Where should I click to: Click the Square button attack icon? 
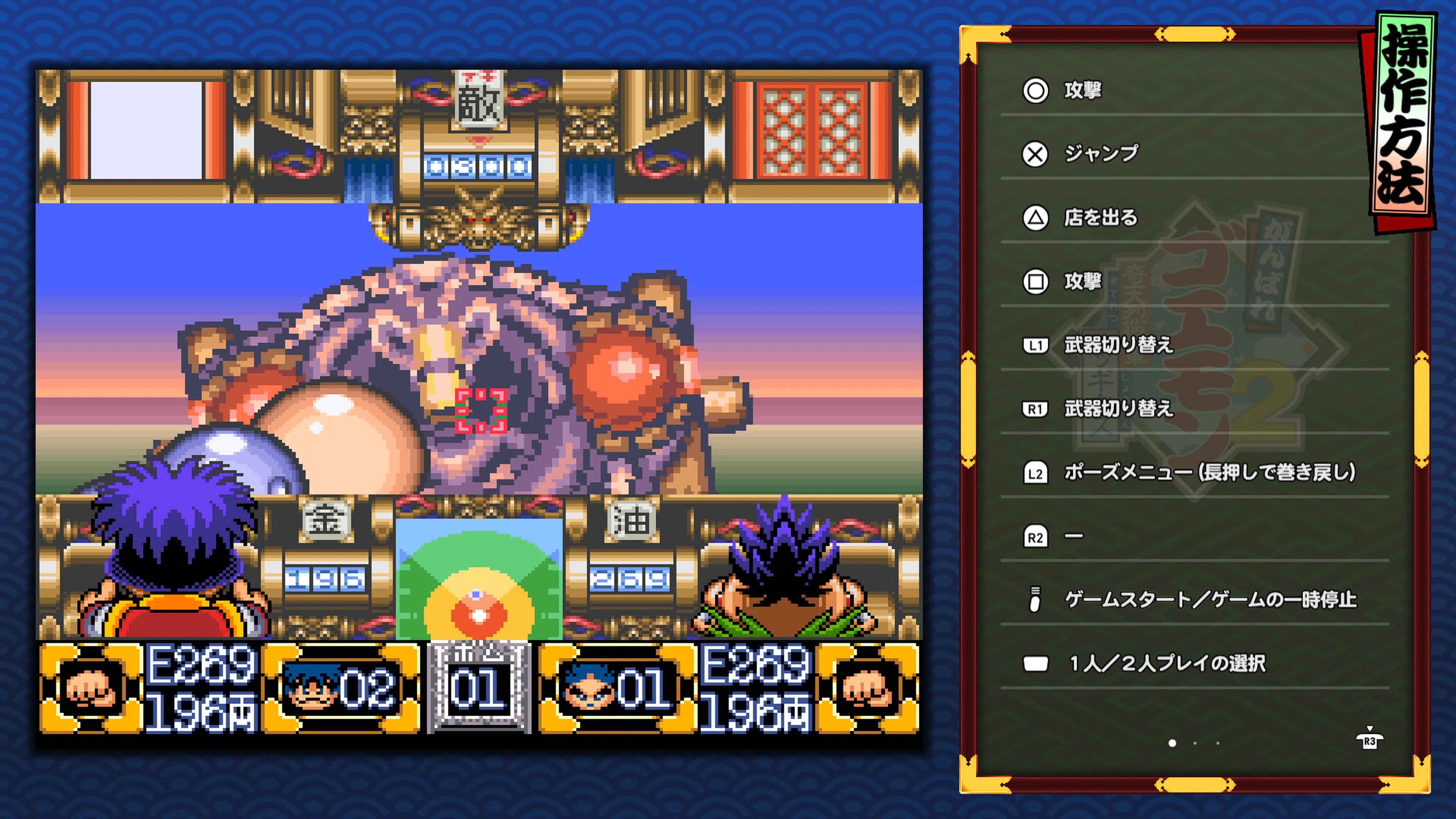coord(1034,281)
